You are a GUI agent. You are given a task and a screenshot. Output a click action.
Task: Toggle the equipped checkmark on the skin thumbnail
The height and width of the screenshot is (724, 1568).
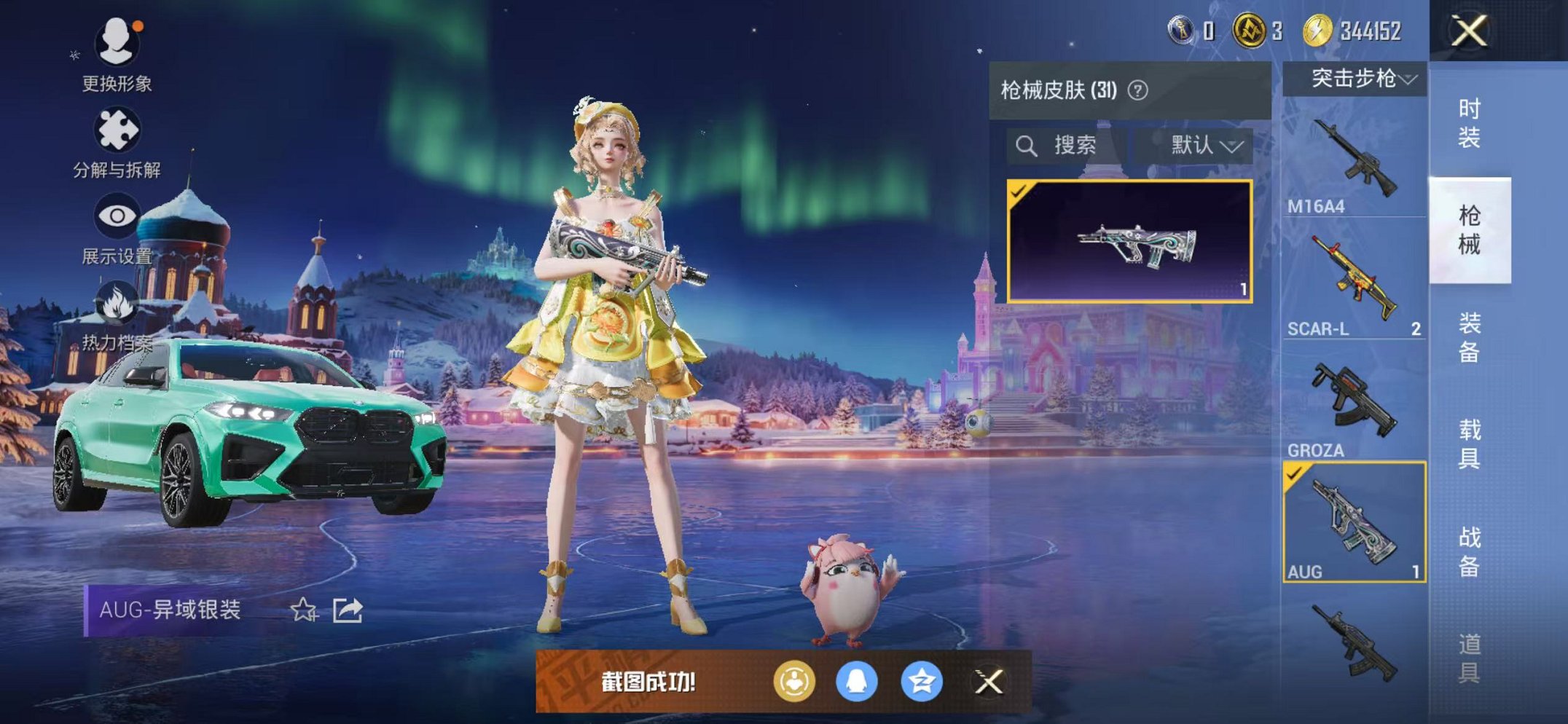(x=1019, y=192)
